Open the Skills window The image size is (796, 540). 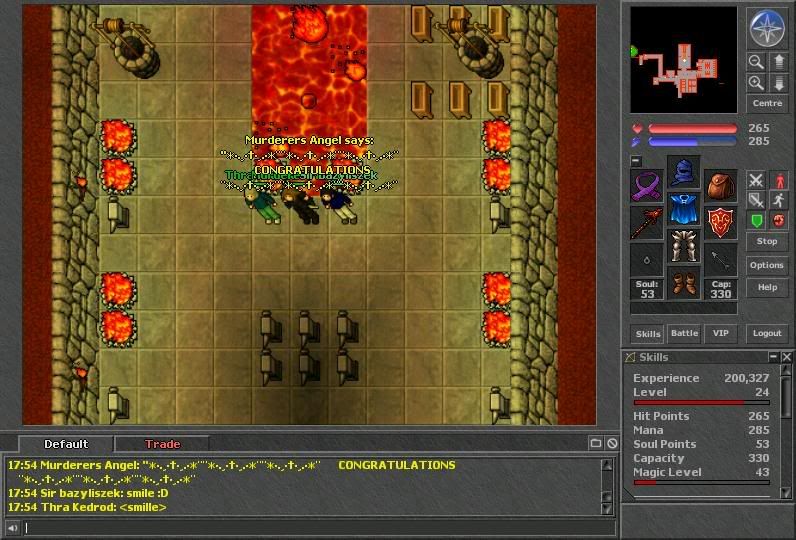(x=647, y=333)
